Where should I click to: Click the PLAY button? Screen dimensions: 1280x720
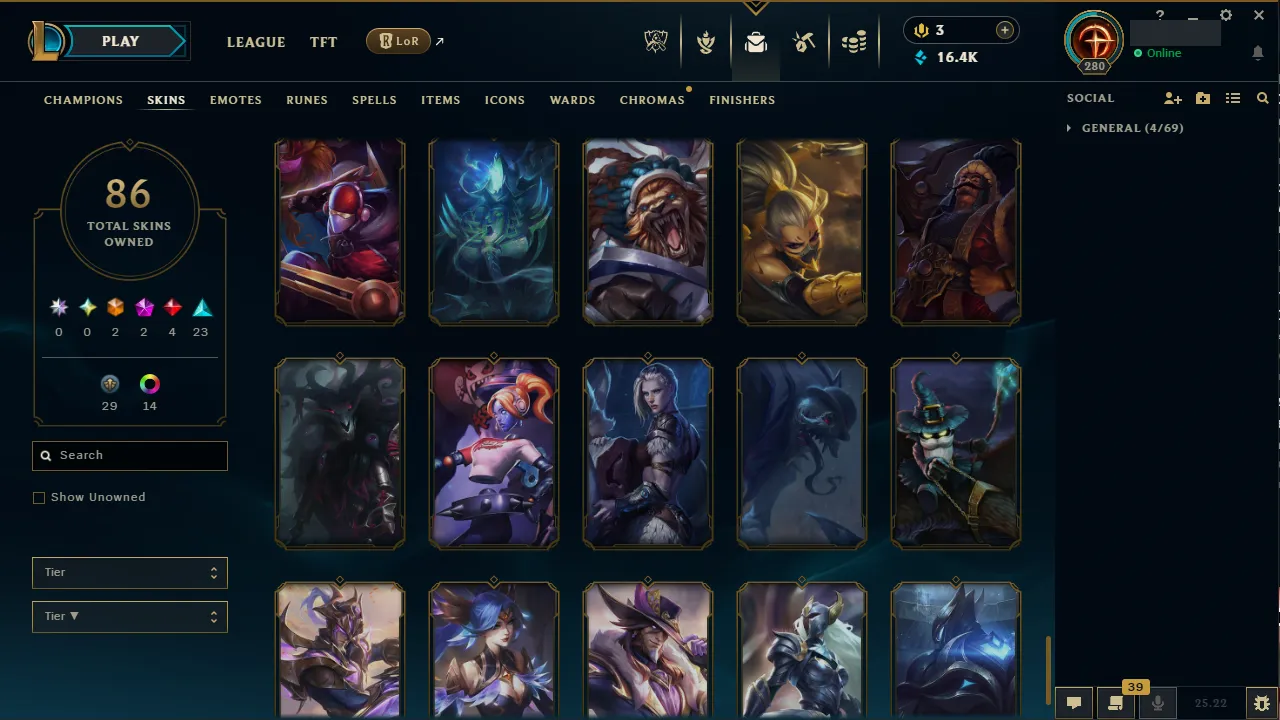click(x=120, y=41)
